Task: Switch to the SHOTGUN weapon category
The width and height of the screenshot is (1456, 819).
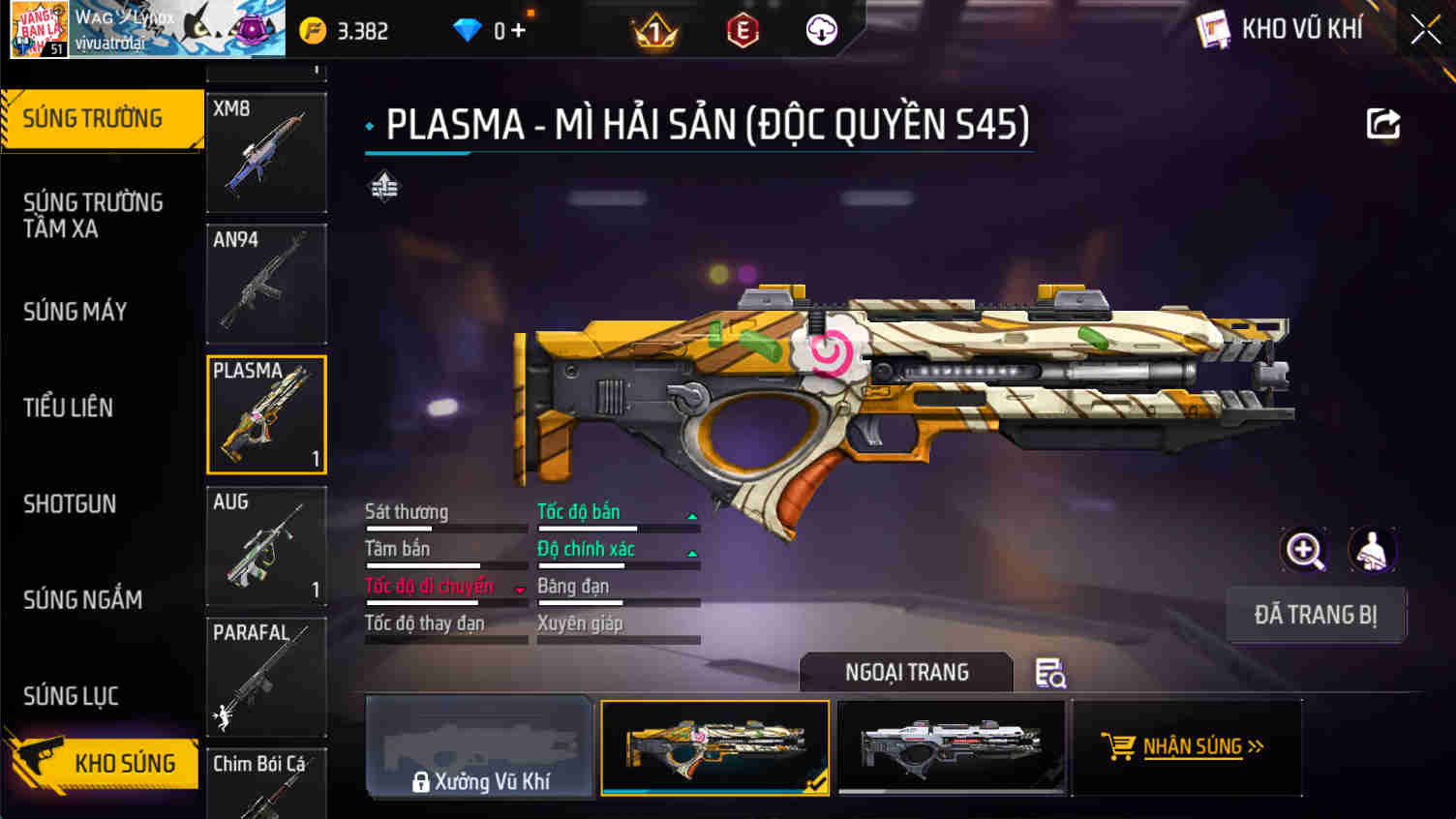Action: pyautogui.click(x=70, y=503)
